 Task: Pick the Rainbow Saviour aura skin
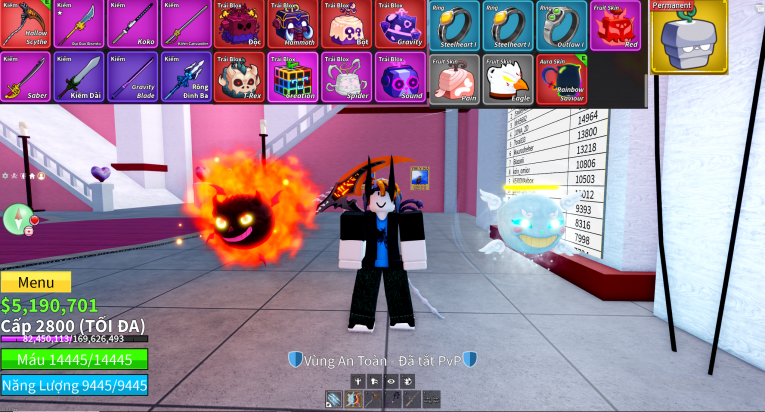point(562,79)
